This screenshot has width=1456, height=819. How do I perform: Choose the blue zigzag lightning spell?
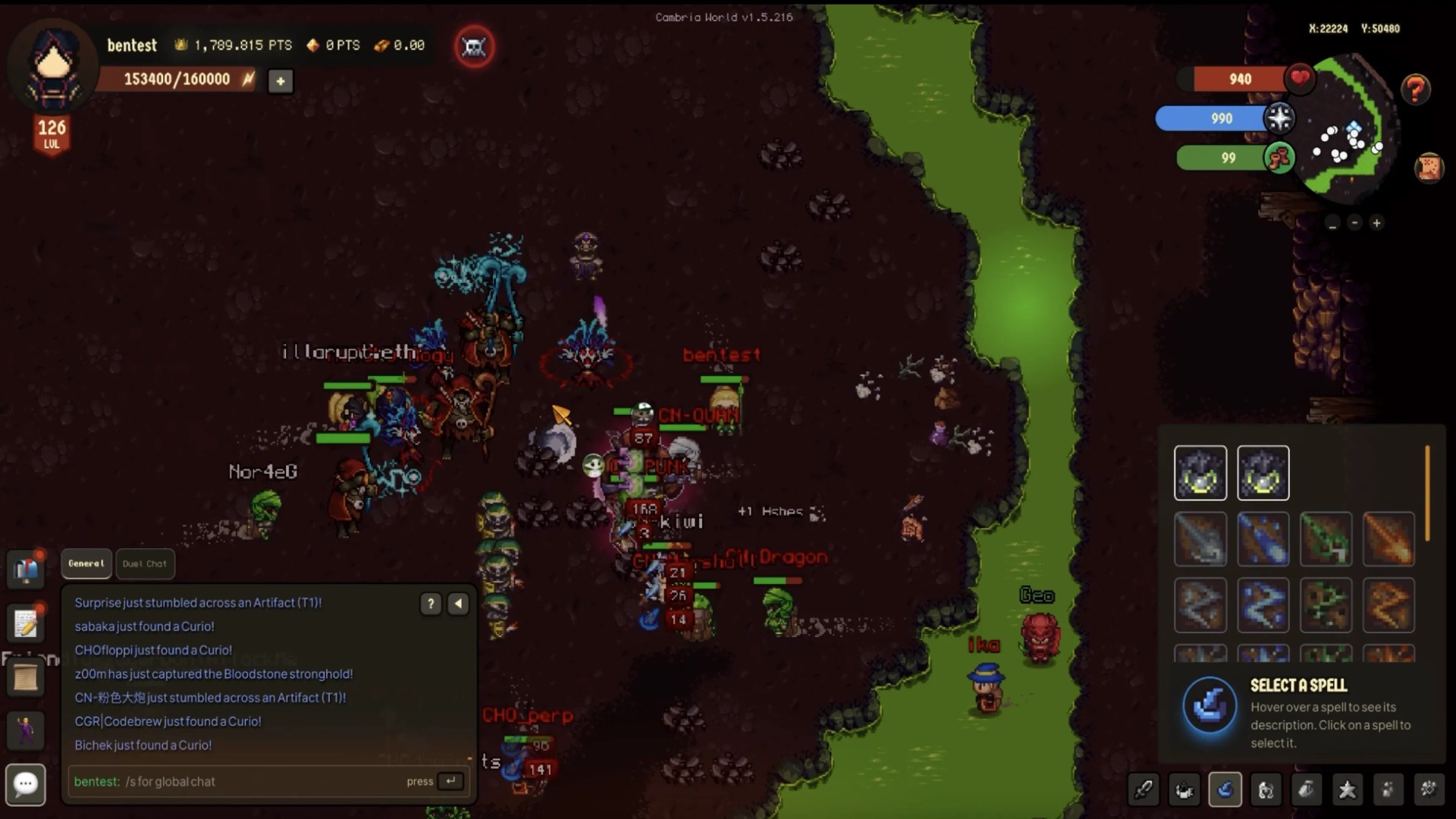point(1263,605)
